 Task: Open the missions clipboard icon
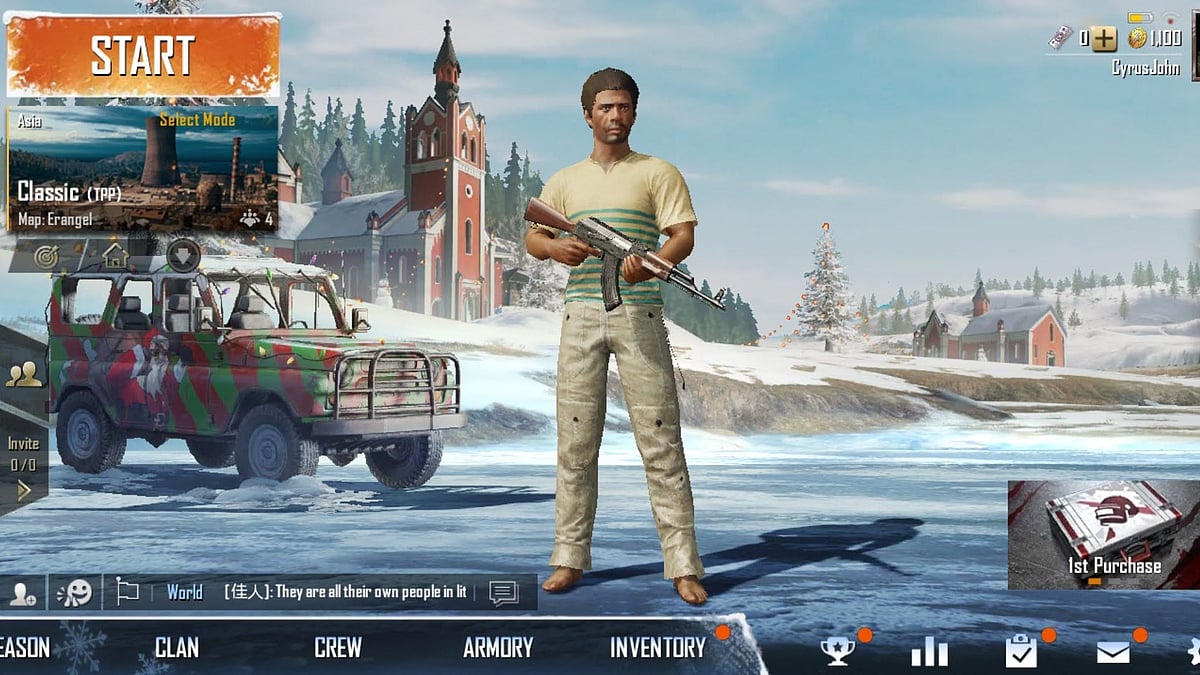click(x=1021, y=652)
